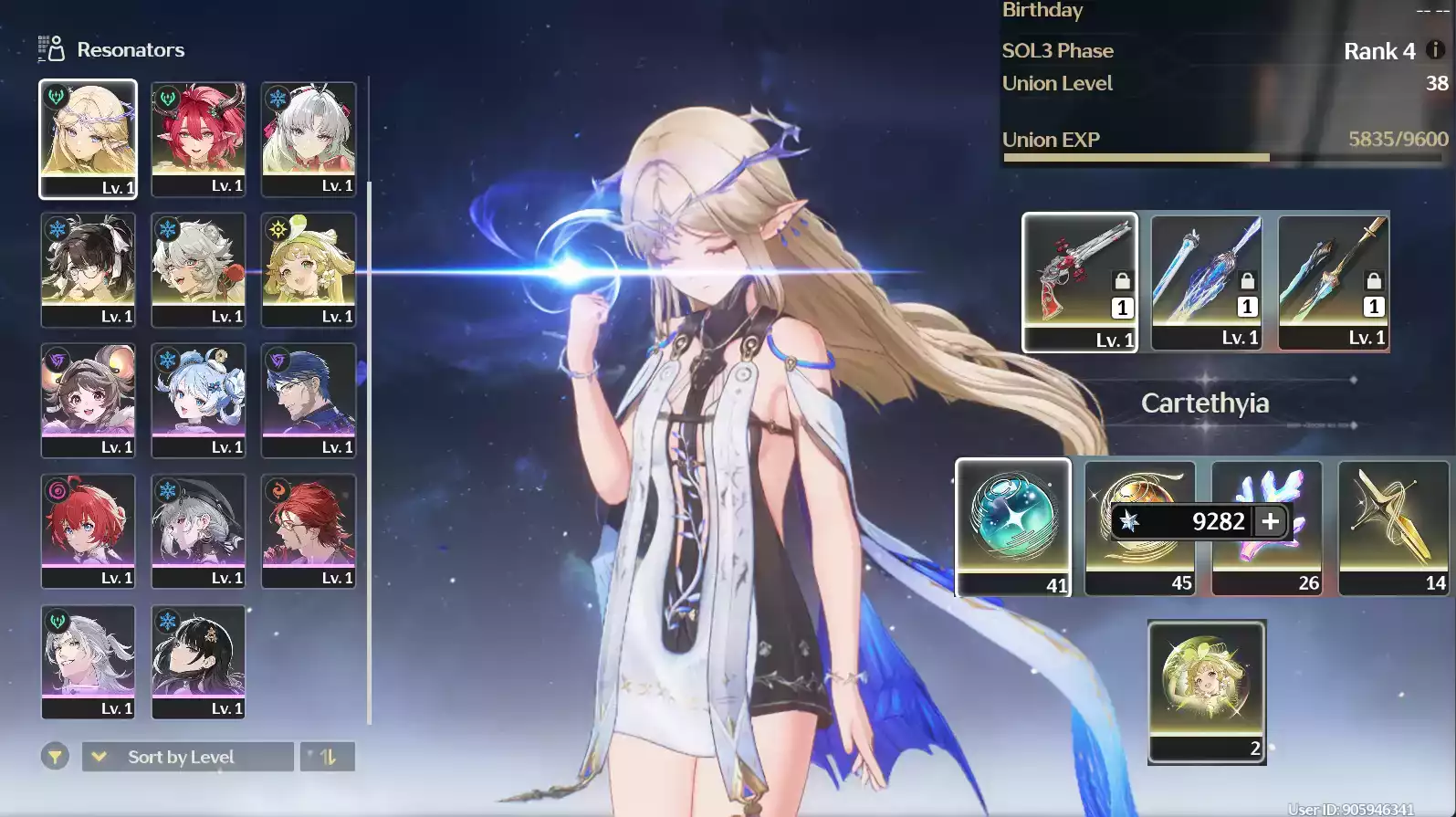Add more Astrite with the plus button
This screenshot has width=1456, height=817.
point(1271,521)
